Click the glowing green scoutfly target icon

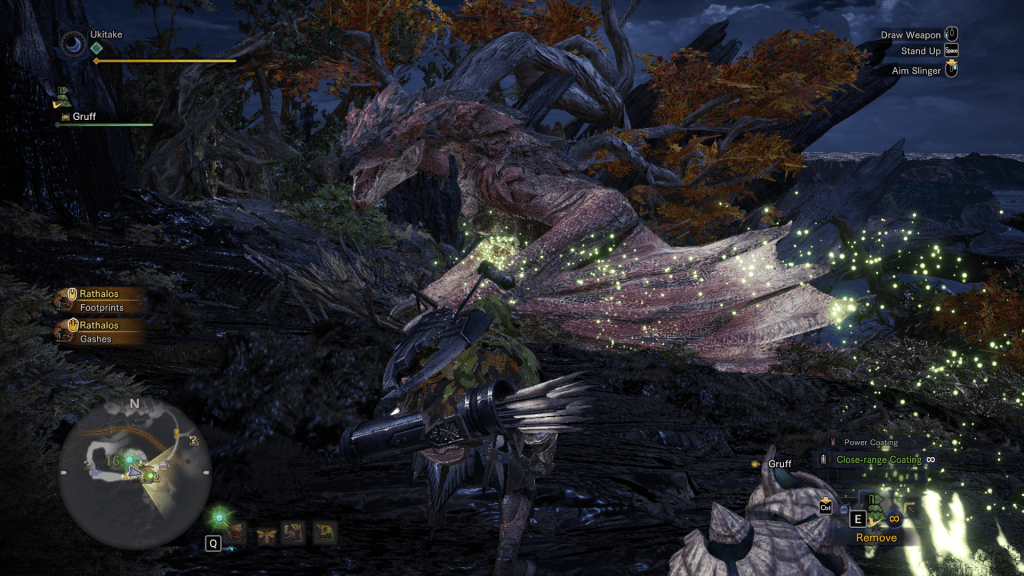pyautogui.click(x=219, y=518)
